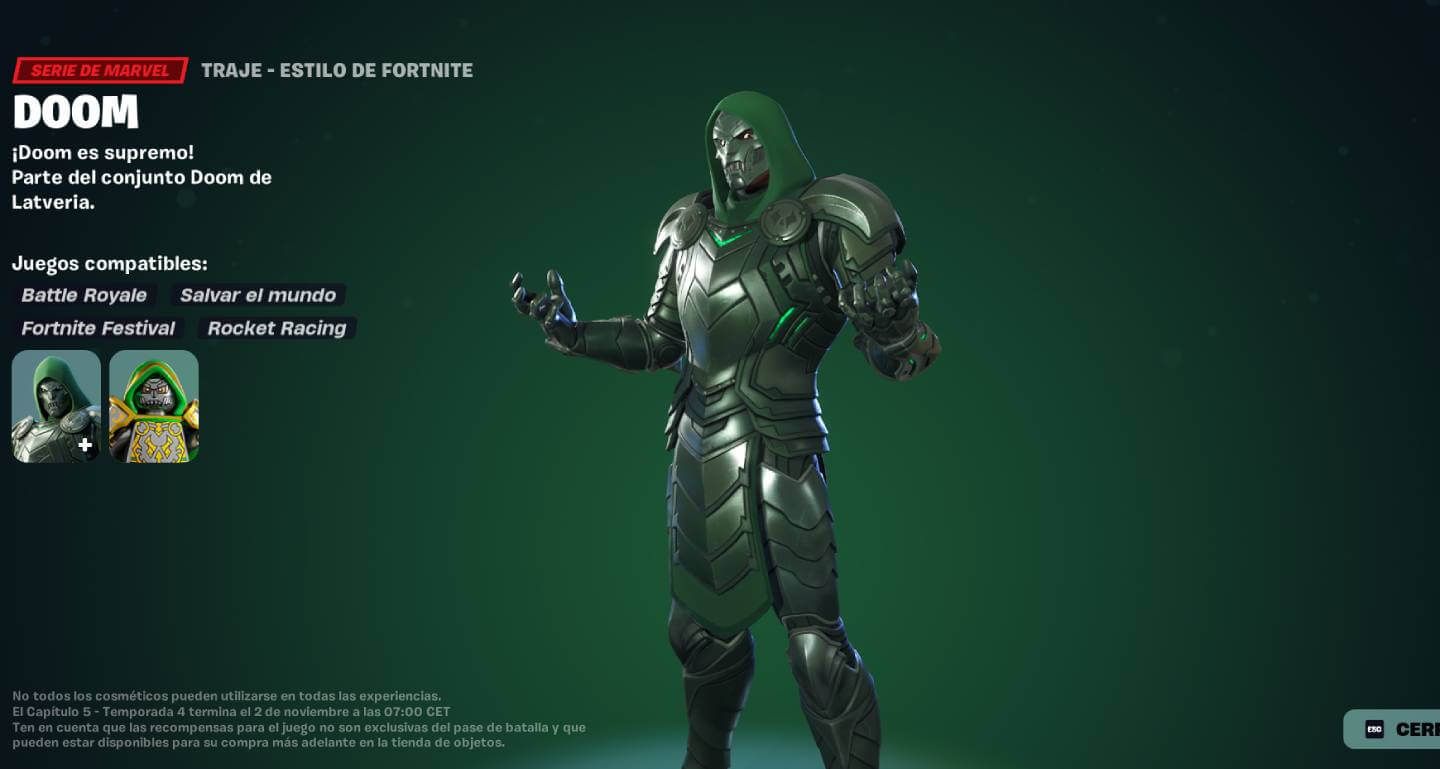Open the Doom de Latveria set details
Screen dimensions: 1440x769
[x=142, y=177]
